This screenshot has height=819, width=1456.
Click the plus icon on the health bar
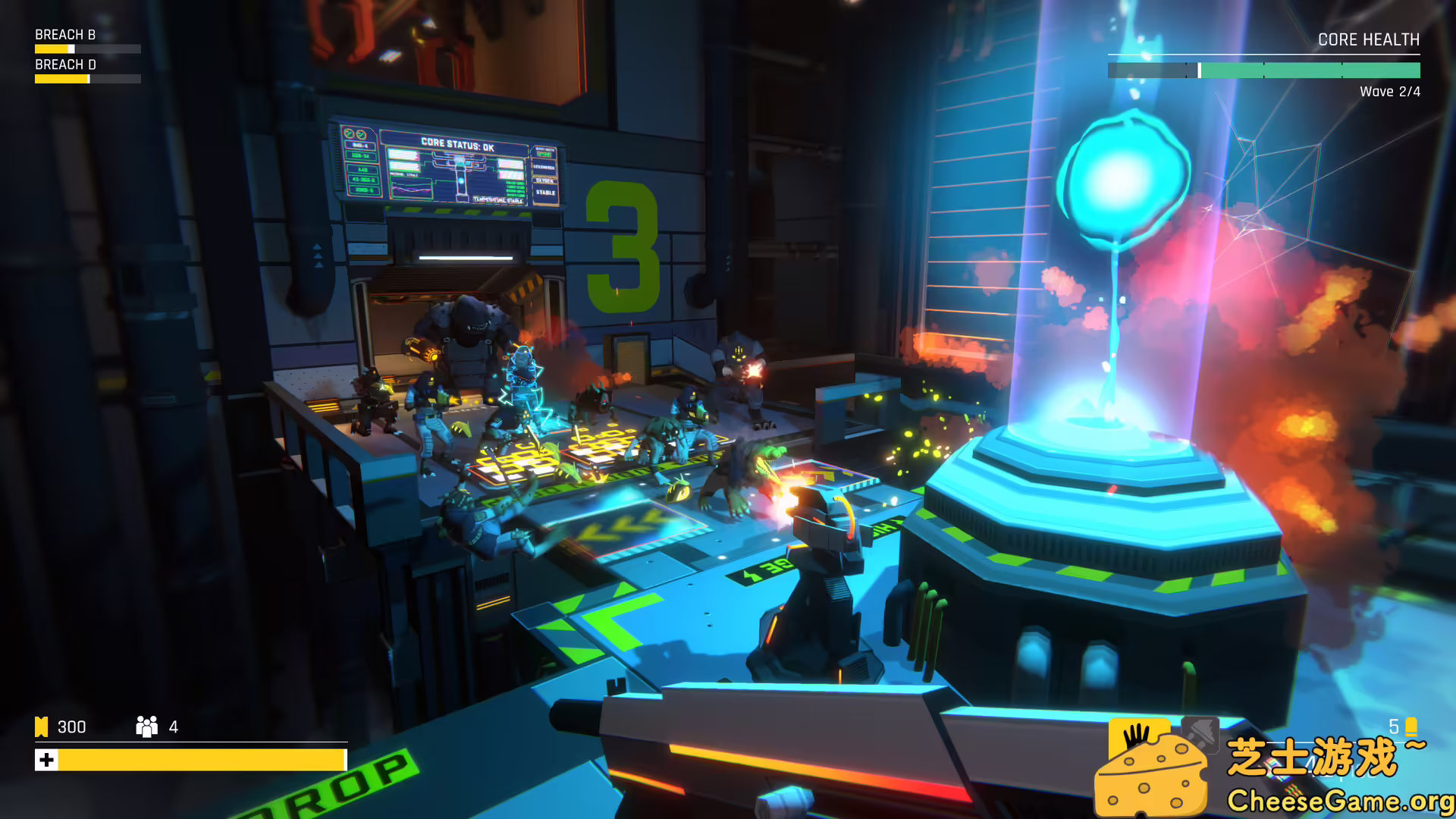click(x=47, y=758)
